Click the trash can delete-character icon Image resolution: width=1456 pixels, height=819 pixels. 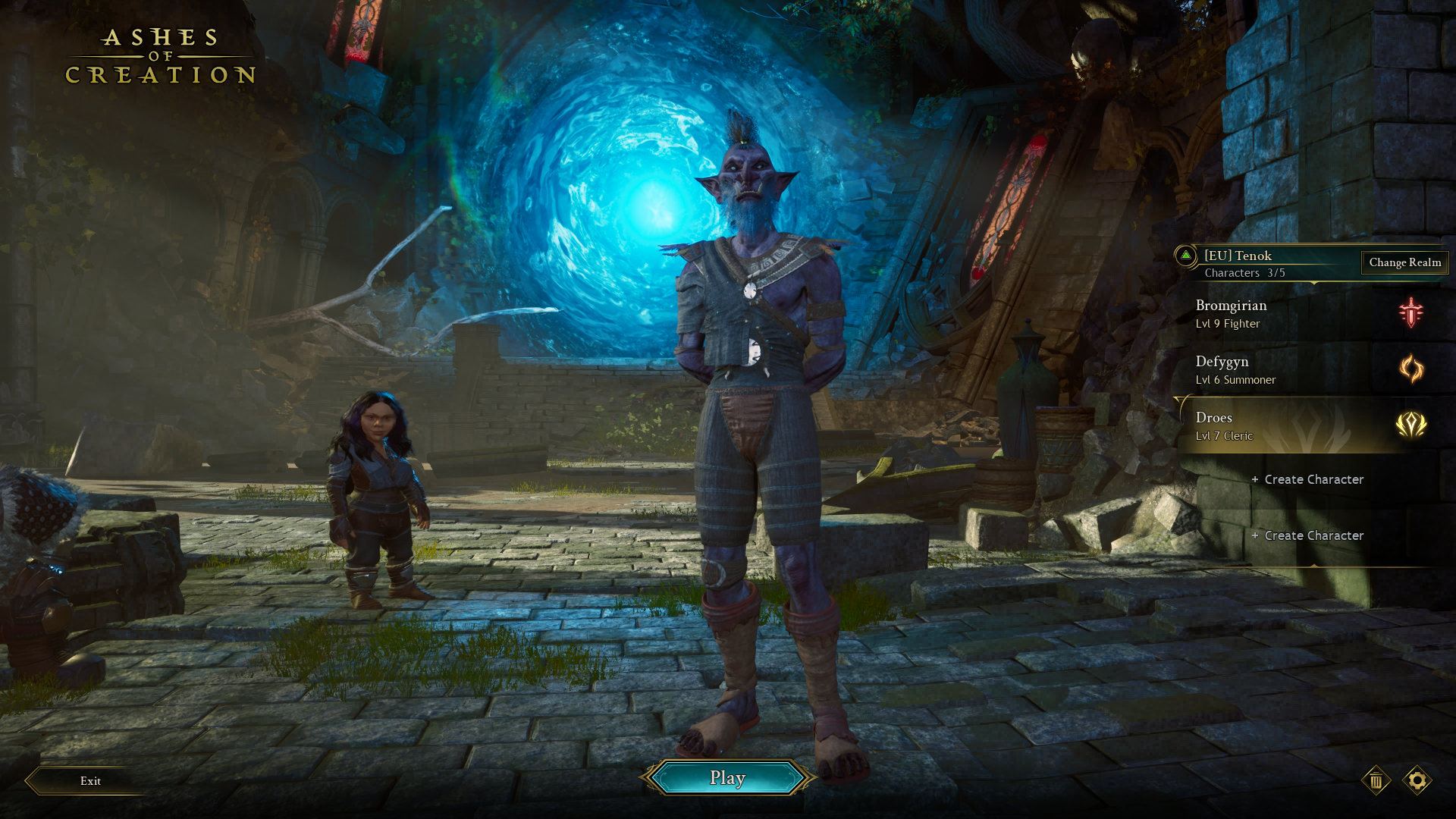pyautogui.click(x=1376, y=780)
